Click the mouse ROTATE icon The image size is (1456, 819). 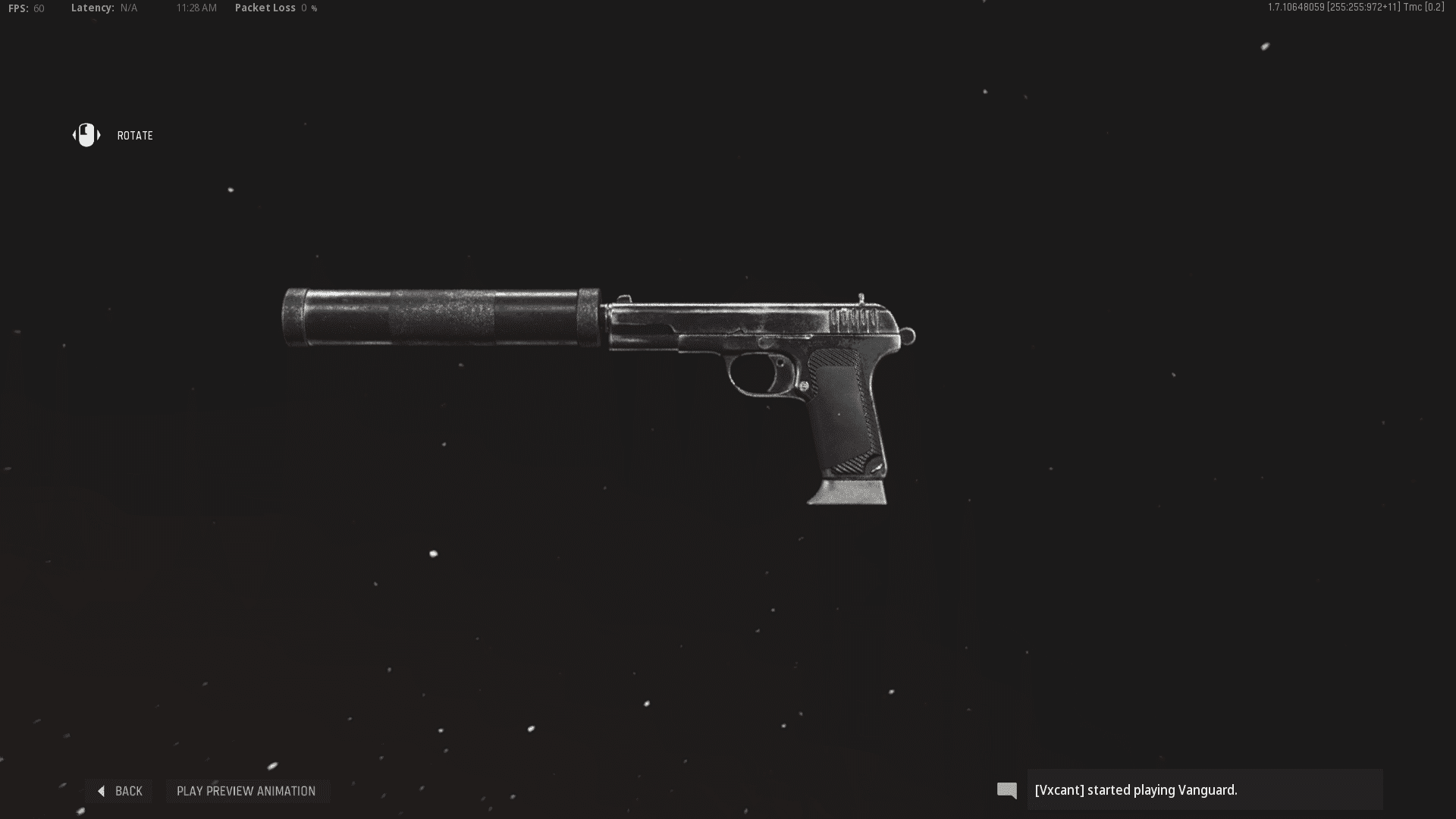[x=86, y=135]
